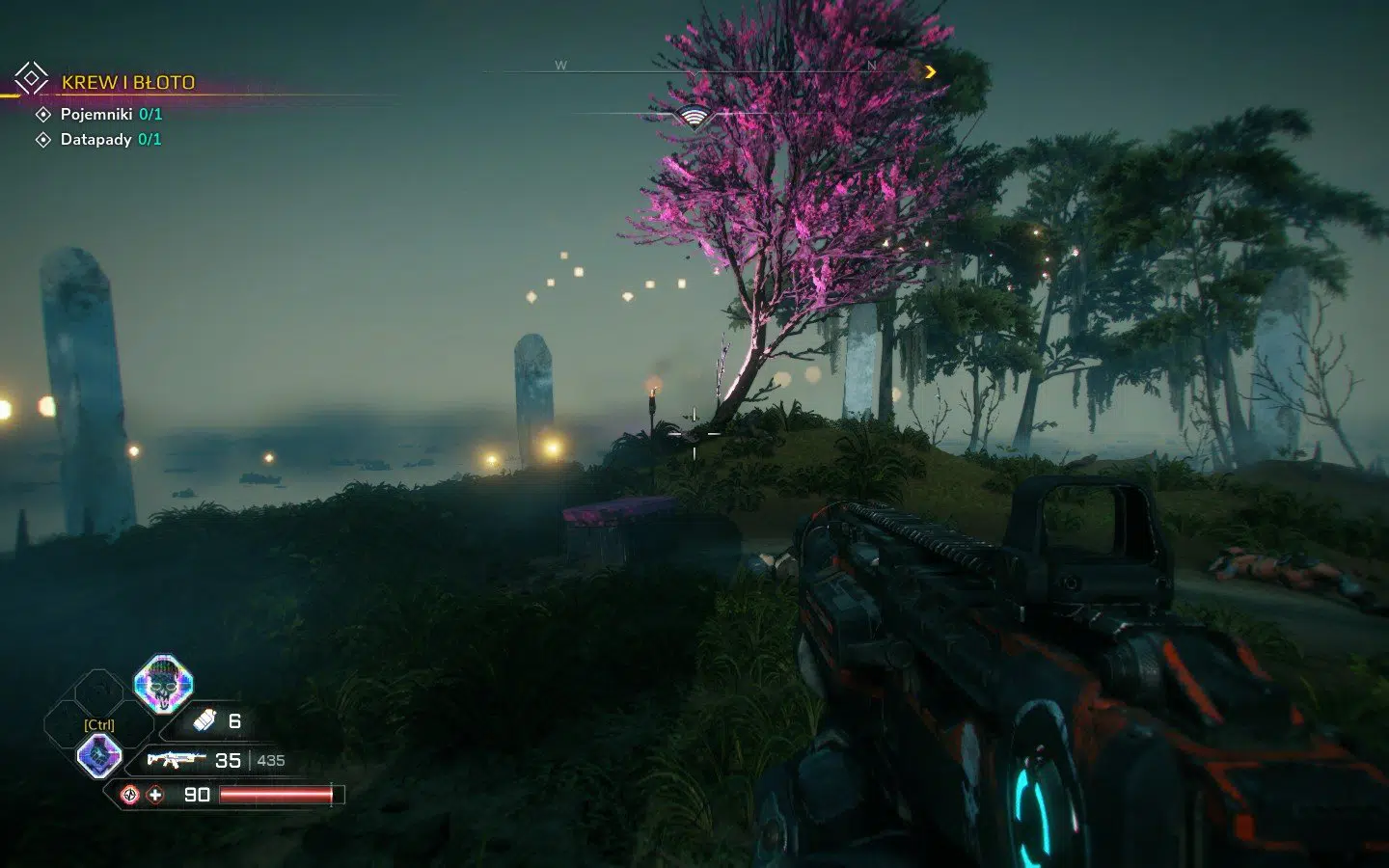This screenshot has width=1389, height=868.
Task: Click the red cross health icon
Action: (x=154, y=797)
